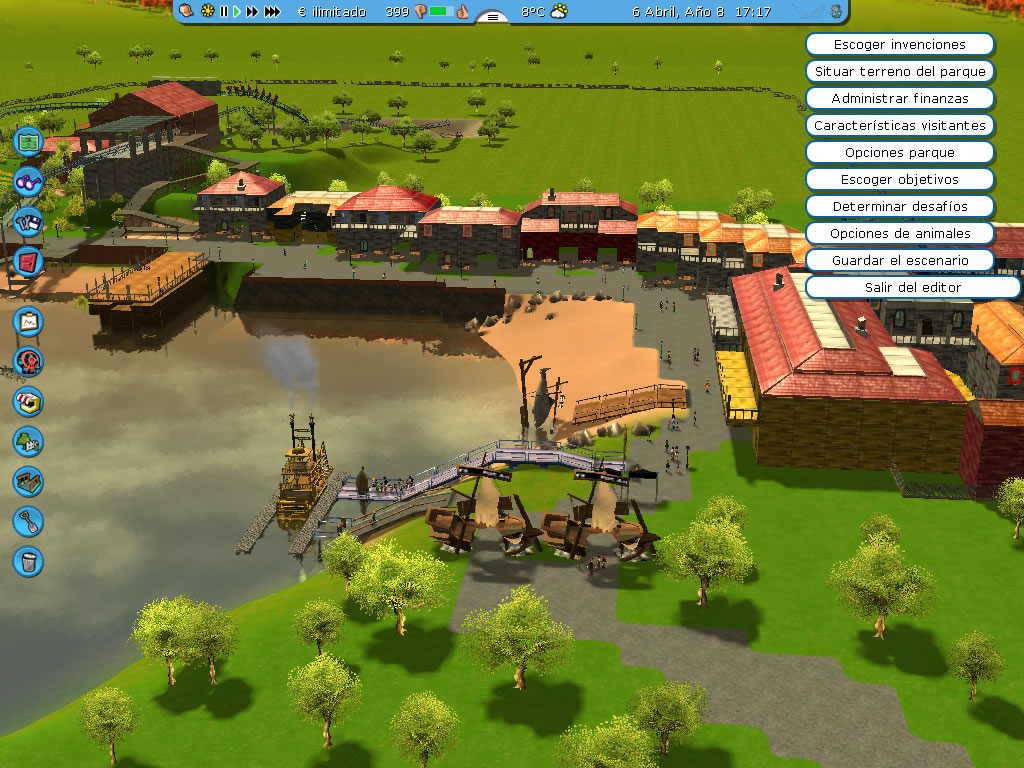Open 'Determinar desafíos' option
The width and height of the screenshot is (1024, 768).
coord(899,207)
